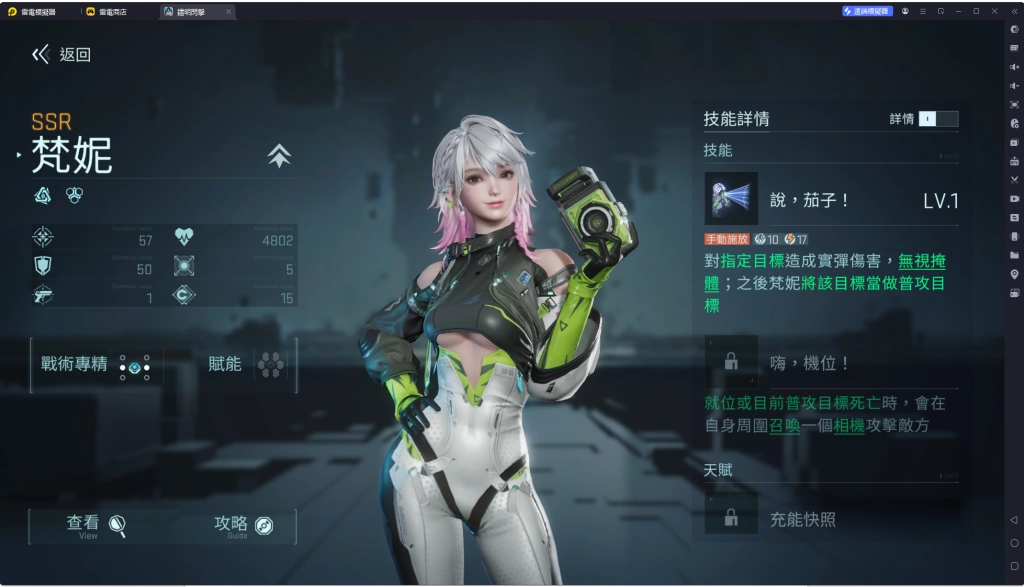The width and height of the screenshot is (1024, 587).
Task: Open the 攻略 Guide button
Action: coord(243,525)
